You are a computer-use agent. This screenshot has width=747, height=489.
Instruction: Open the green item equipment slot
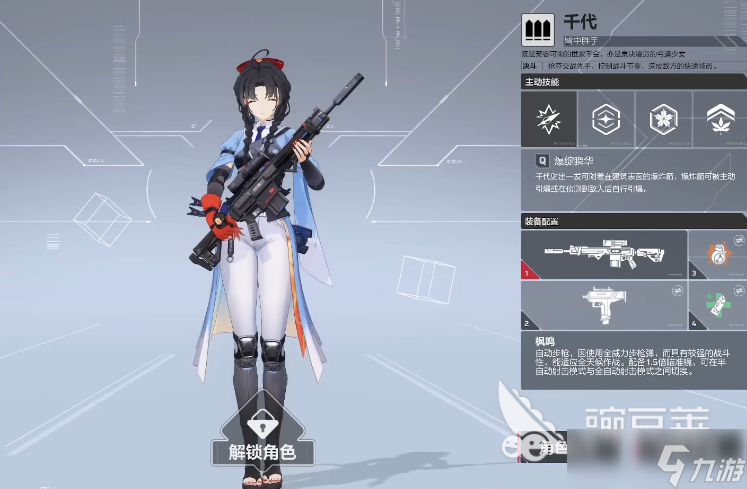[717, 306]
